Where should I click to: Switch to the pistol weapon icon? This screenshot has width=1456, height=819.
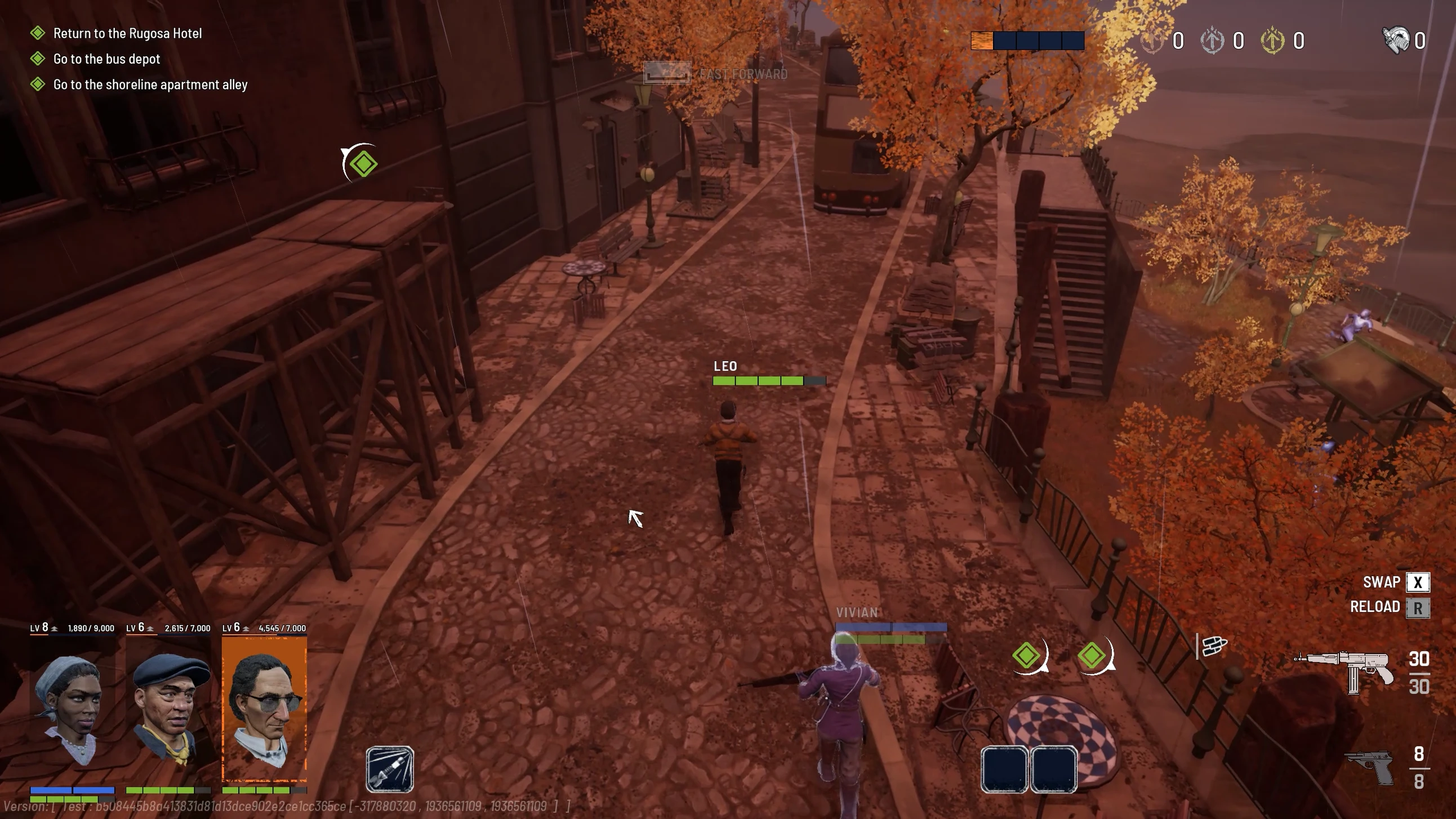[x=1370, y=767]
